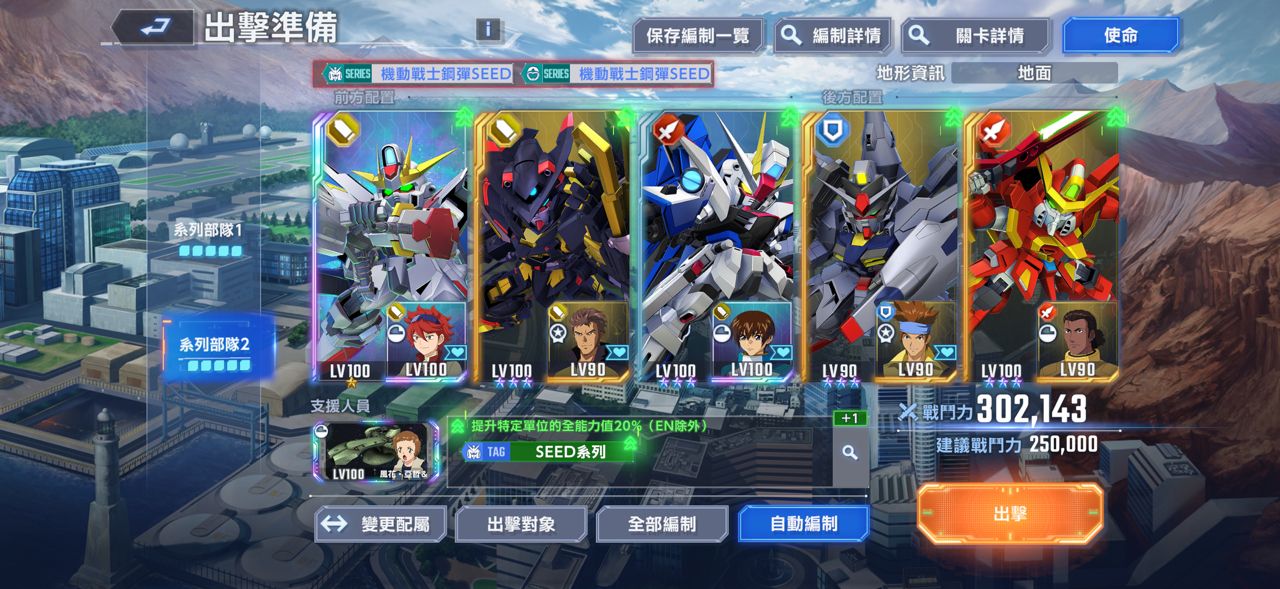
Task: Select the support personnel tank card
Action: (x=375, y=452)
